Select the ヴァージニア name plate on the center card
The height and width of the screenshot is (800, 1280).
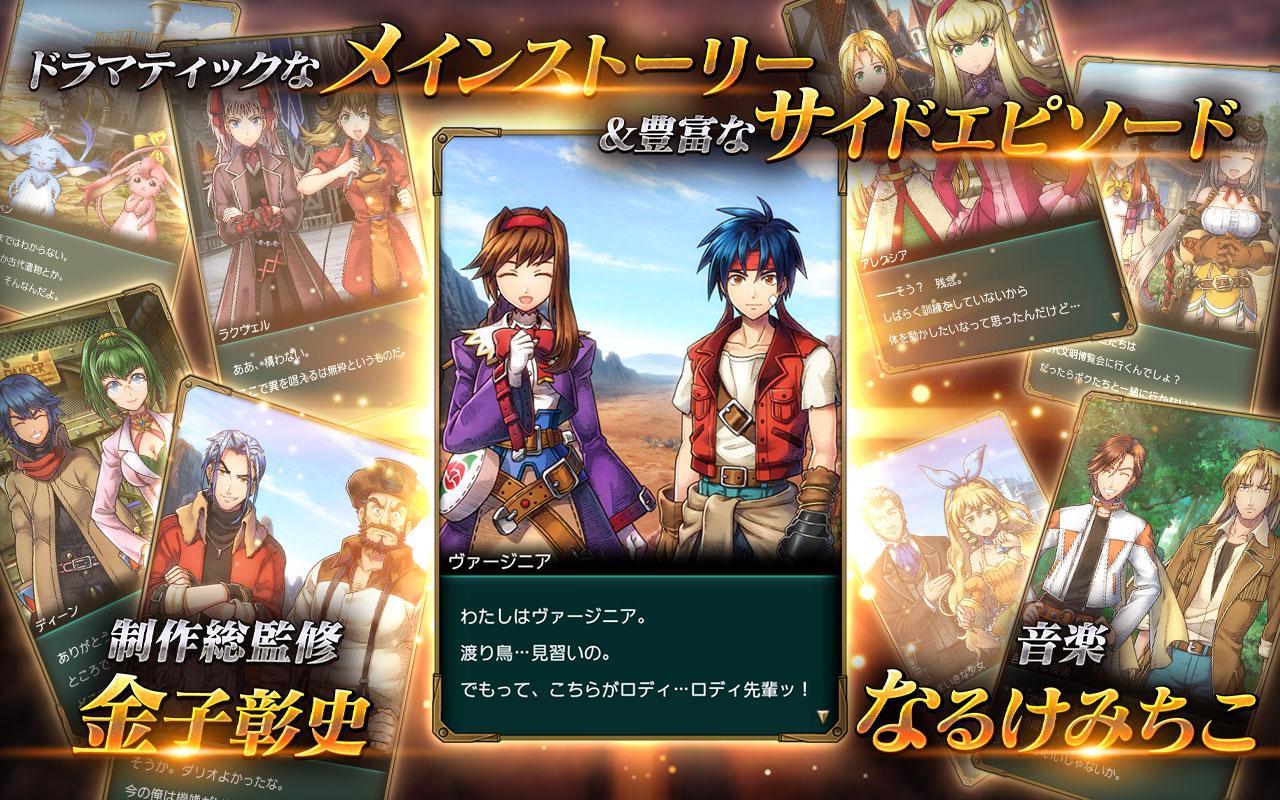click(x=500, y=562)
